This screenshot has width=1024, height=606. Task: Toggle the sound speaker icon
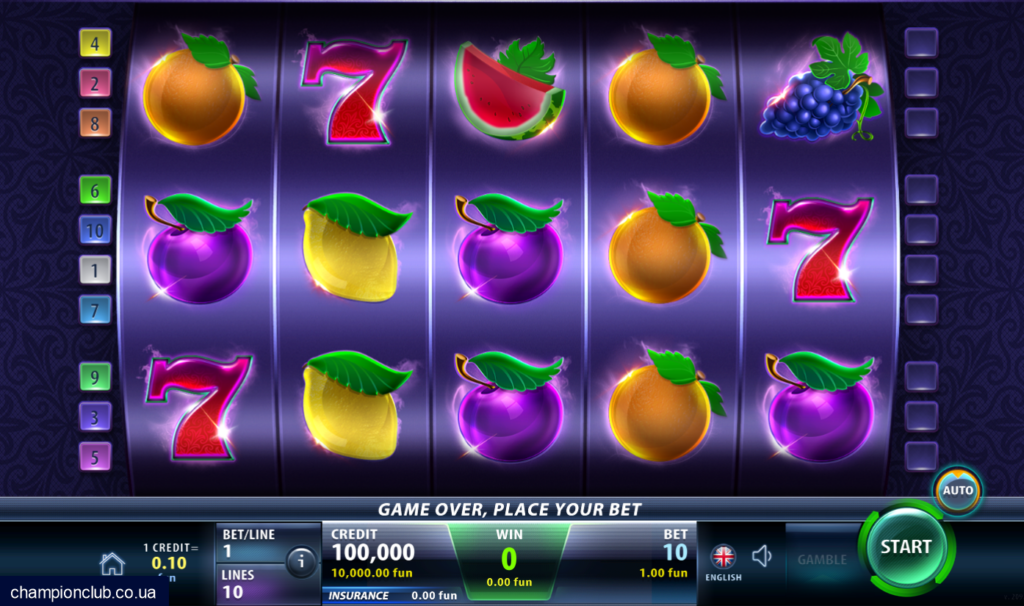coord(762,556)
